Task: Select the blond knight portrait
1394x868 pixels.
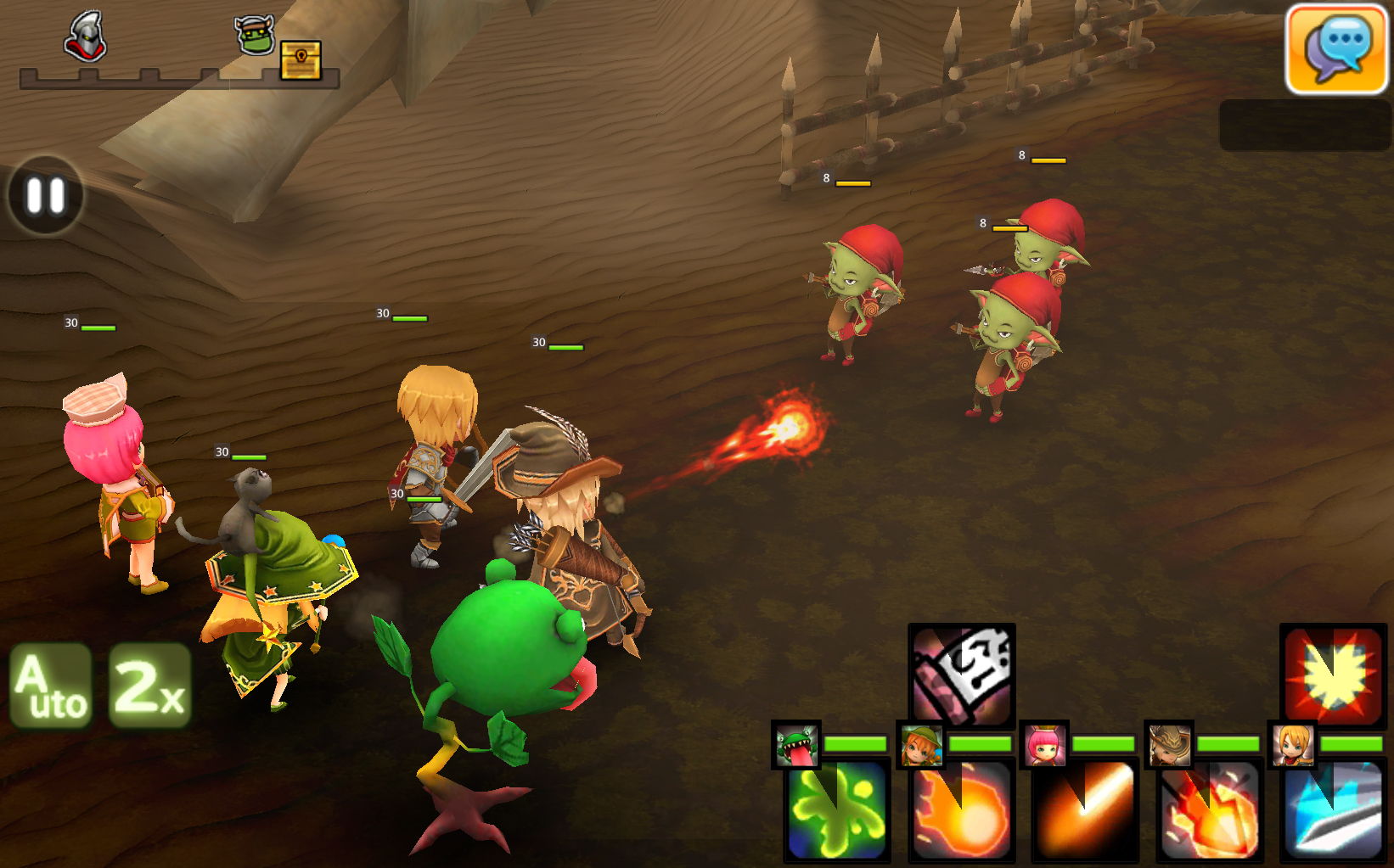Action: coord(1292,745)
